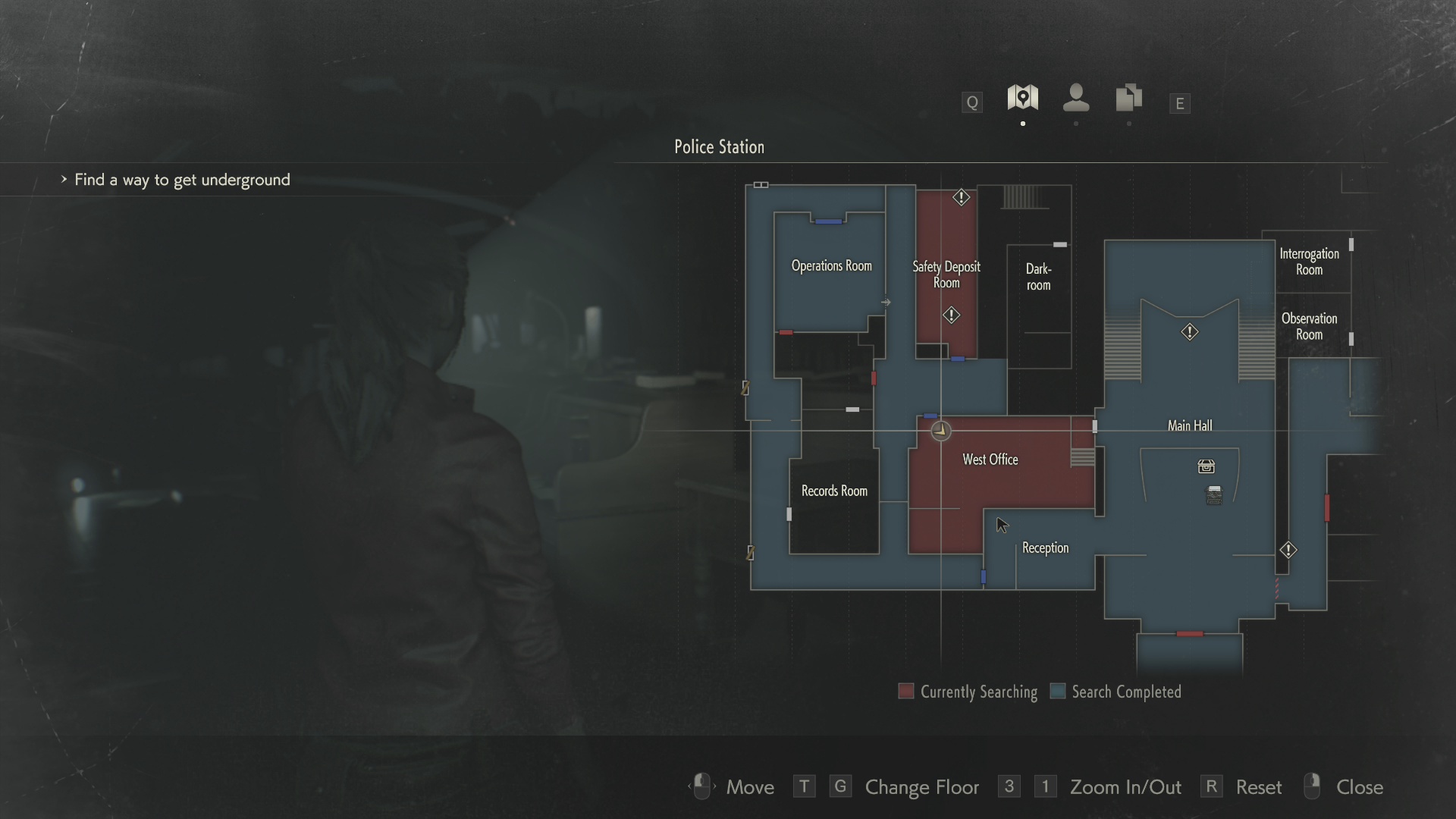Choose the Main Hall label on map
The width and height of the screenshot is (1456, 819).
tap(1189, 426)
